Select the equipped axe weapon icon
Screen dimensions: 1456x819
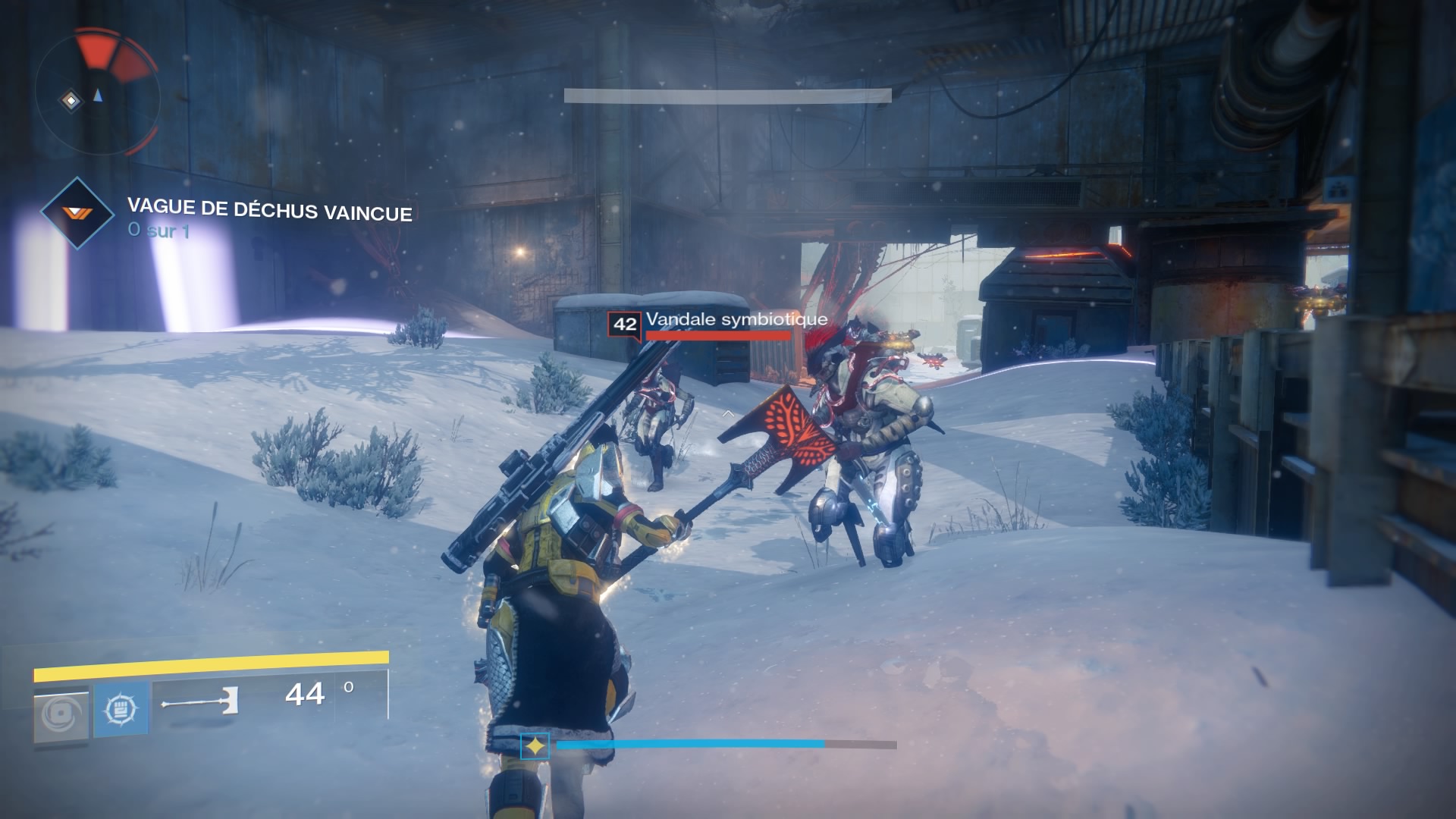[x=200, y=703]
